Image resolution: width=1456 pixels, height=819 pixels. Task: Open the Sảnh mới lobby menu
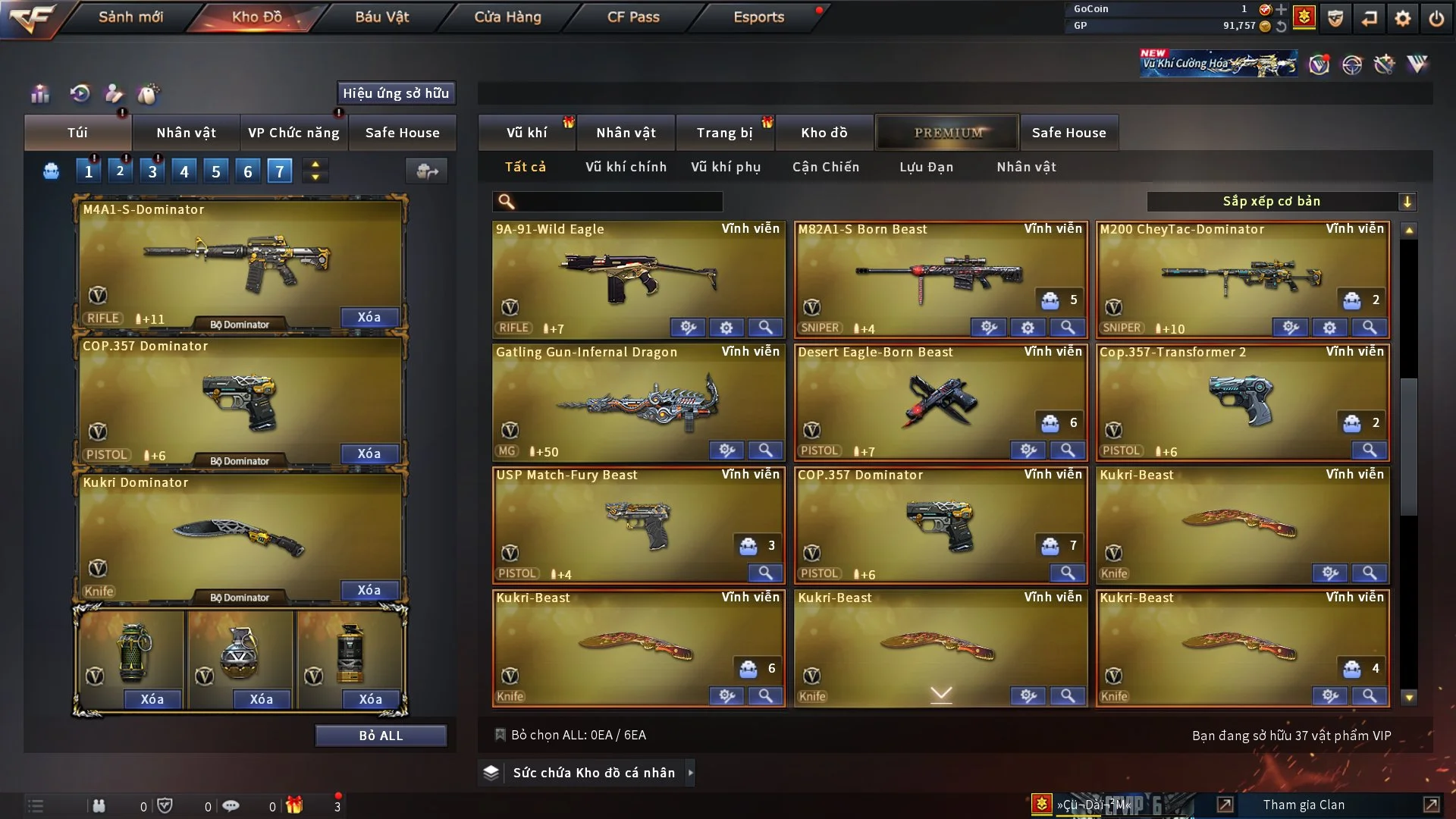click(130, 17)
